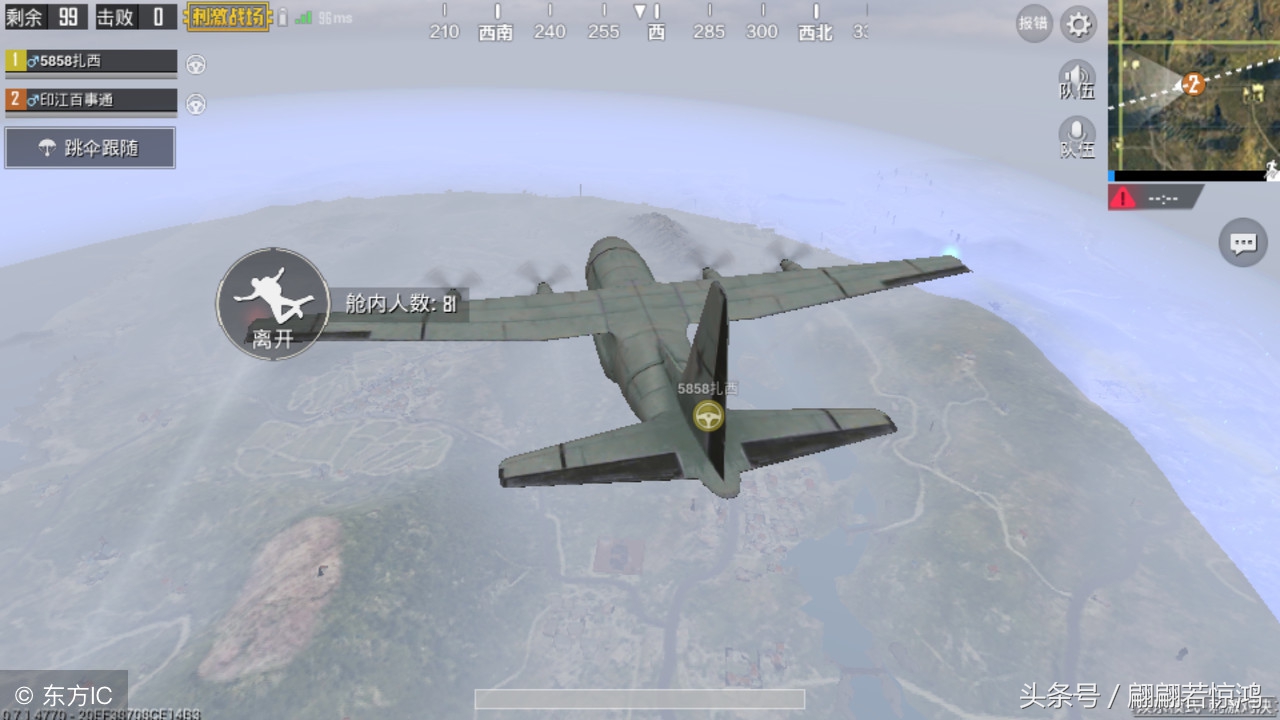This screenshot has height=720, width=1280.
Task: Toggle the team microphone icon
Action: coord(1077,137)
